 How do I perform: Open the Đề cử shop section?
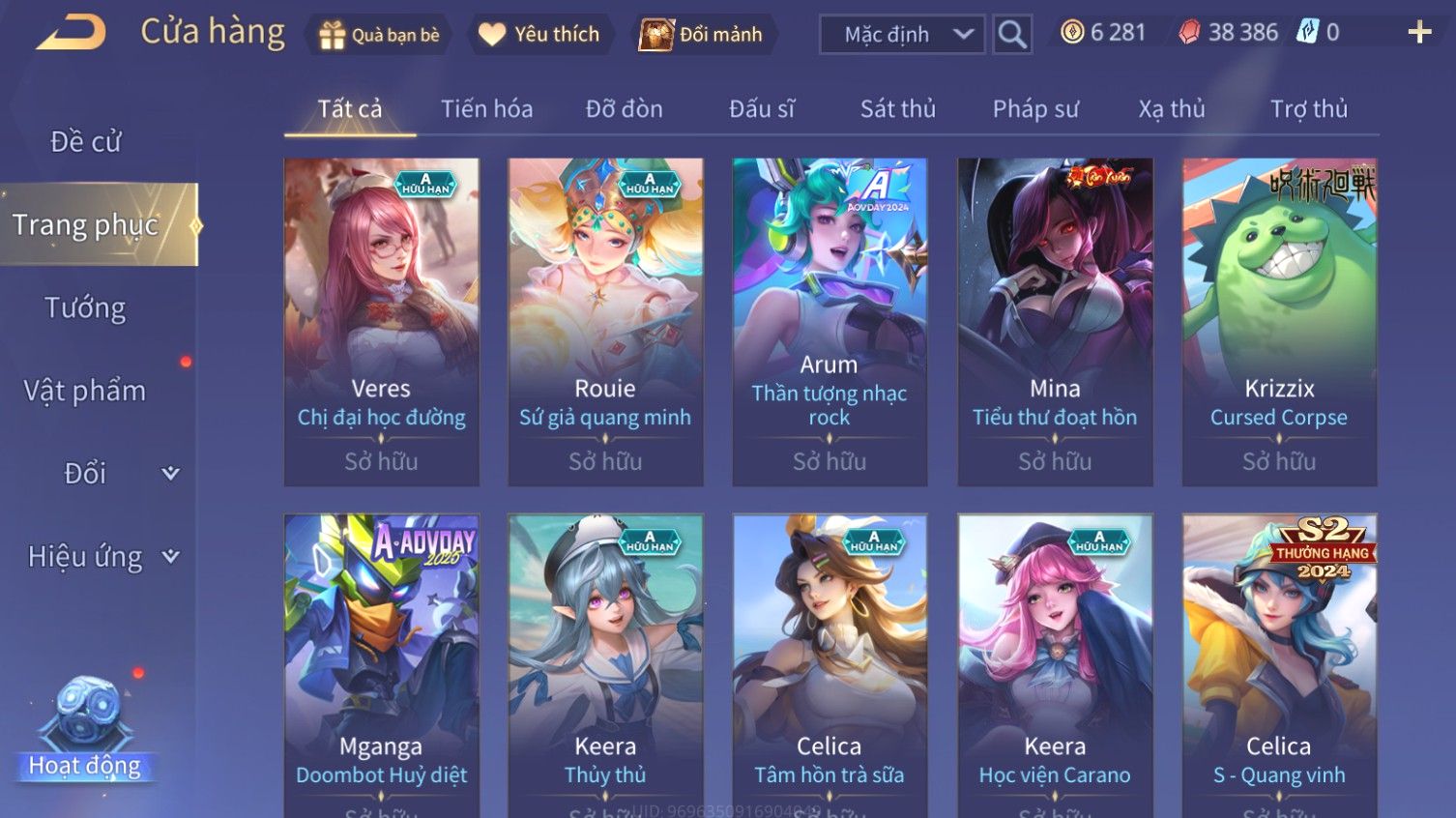coord(85,142)
